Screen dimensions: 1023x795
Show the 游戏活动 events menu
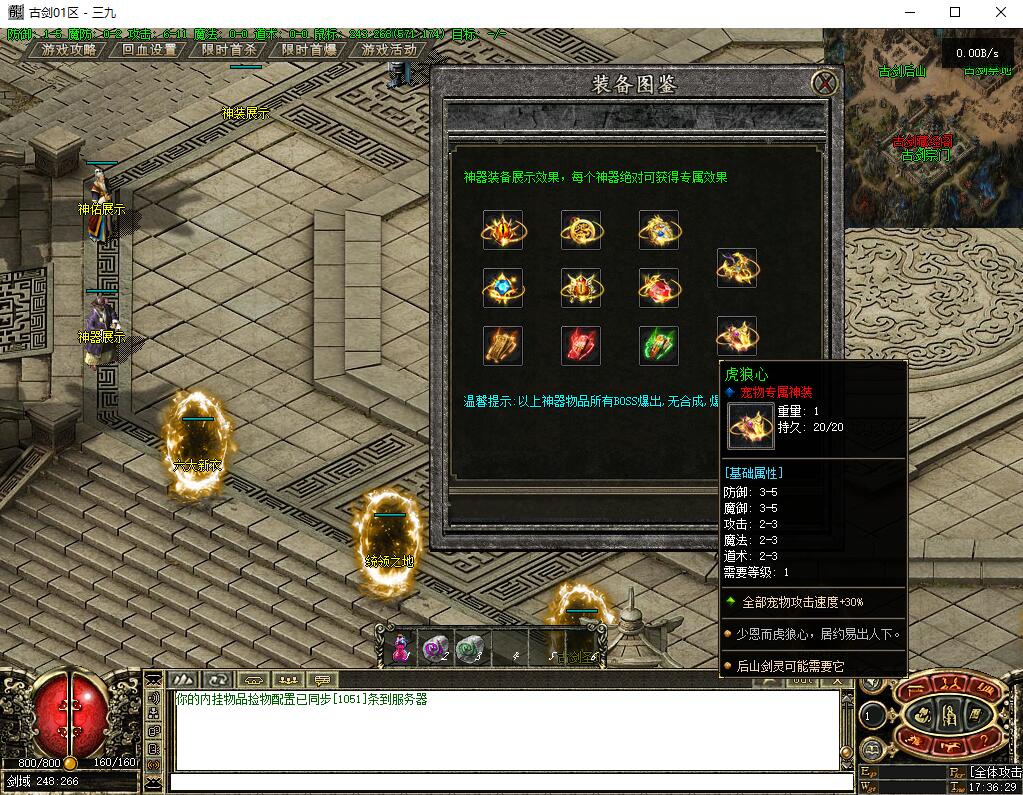click(x=389, y=49)
